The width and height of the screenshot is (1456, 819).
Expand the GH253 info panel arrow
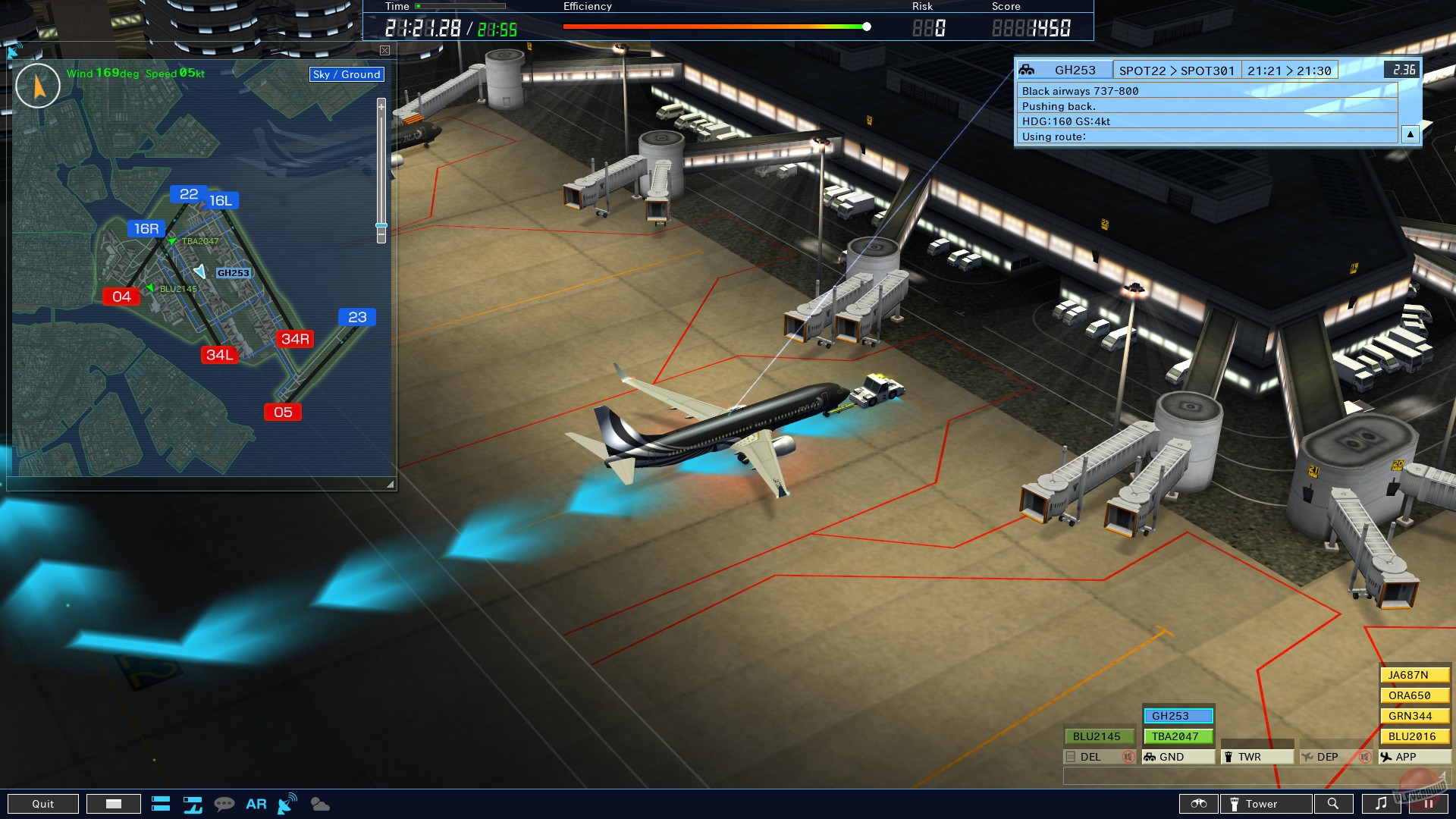pos(1410,134)
